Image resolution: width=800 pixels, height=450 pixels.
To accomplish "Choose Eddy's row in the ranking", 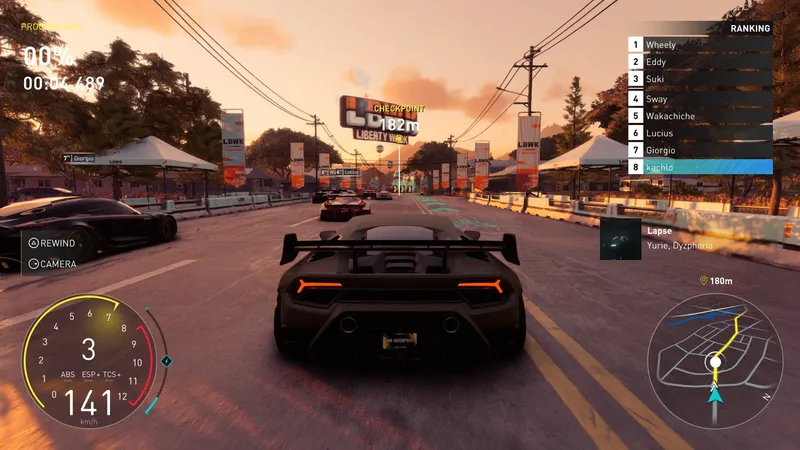I will click(x=699, y=62).
